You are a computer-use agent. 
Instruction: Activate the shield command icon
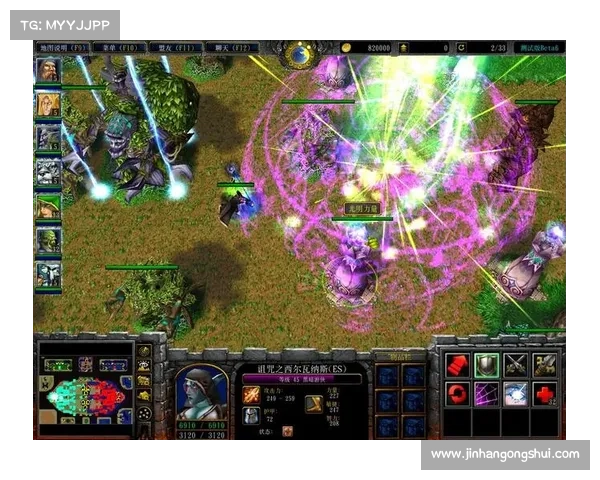tap(486, 365)
